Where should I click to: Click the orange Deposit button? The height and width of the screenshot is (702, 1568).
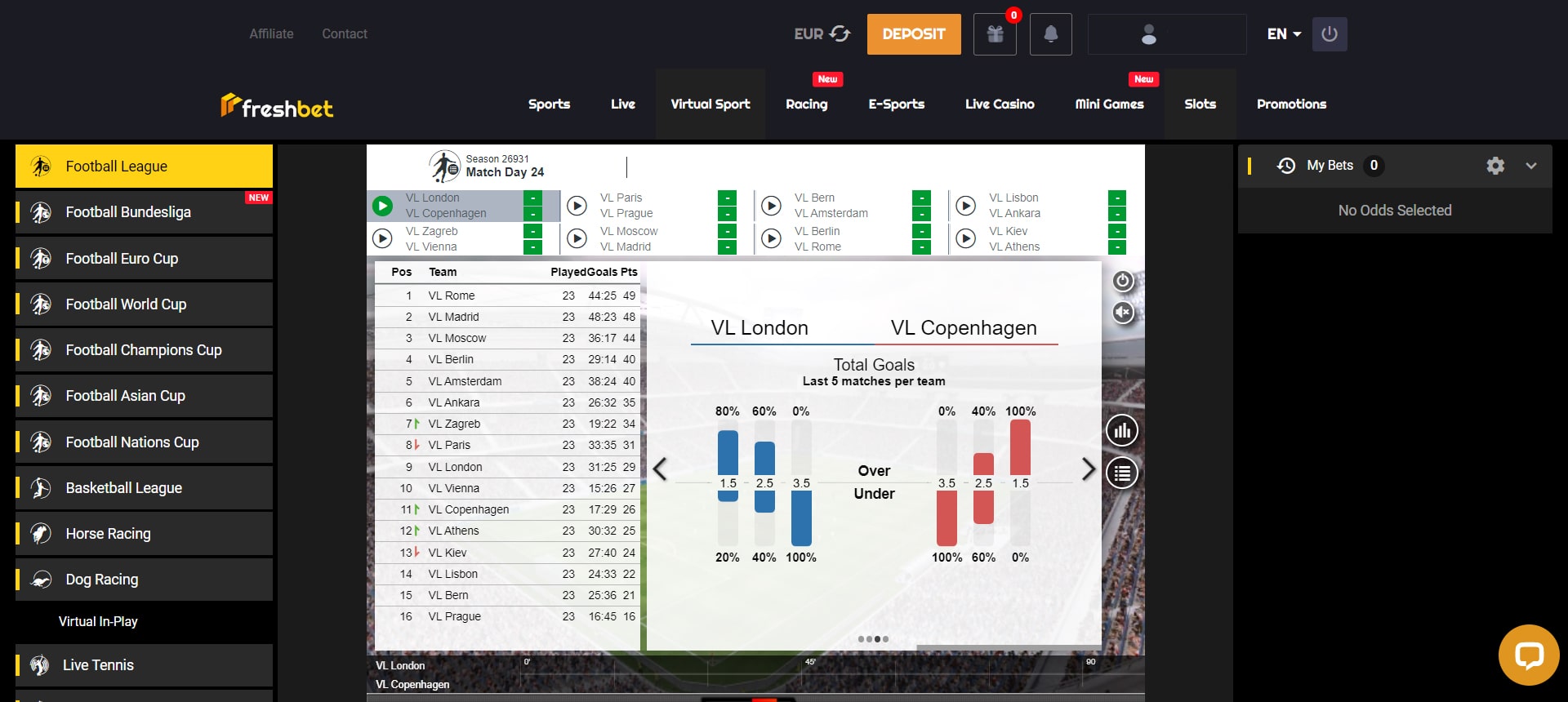[913, 34]
